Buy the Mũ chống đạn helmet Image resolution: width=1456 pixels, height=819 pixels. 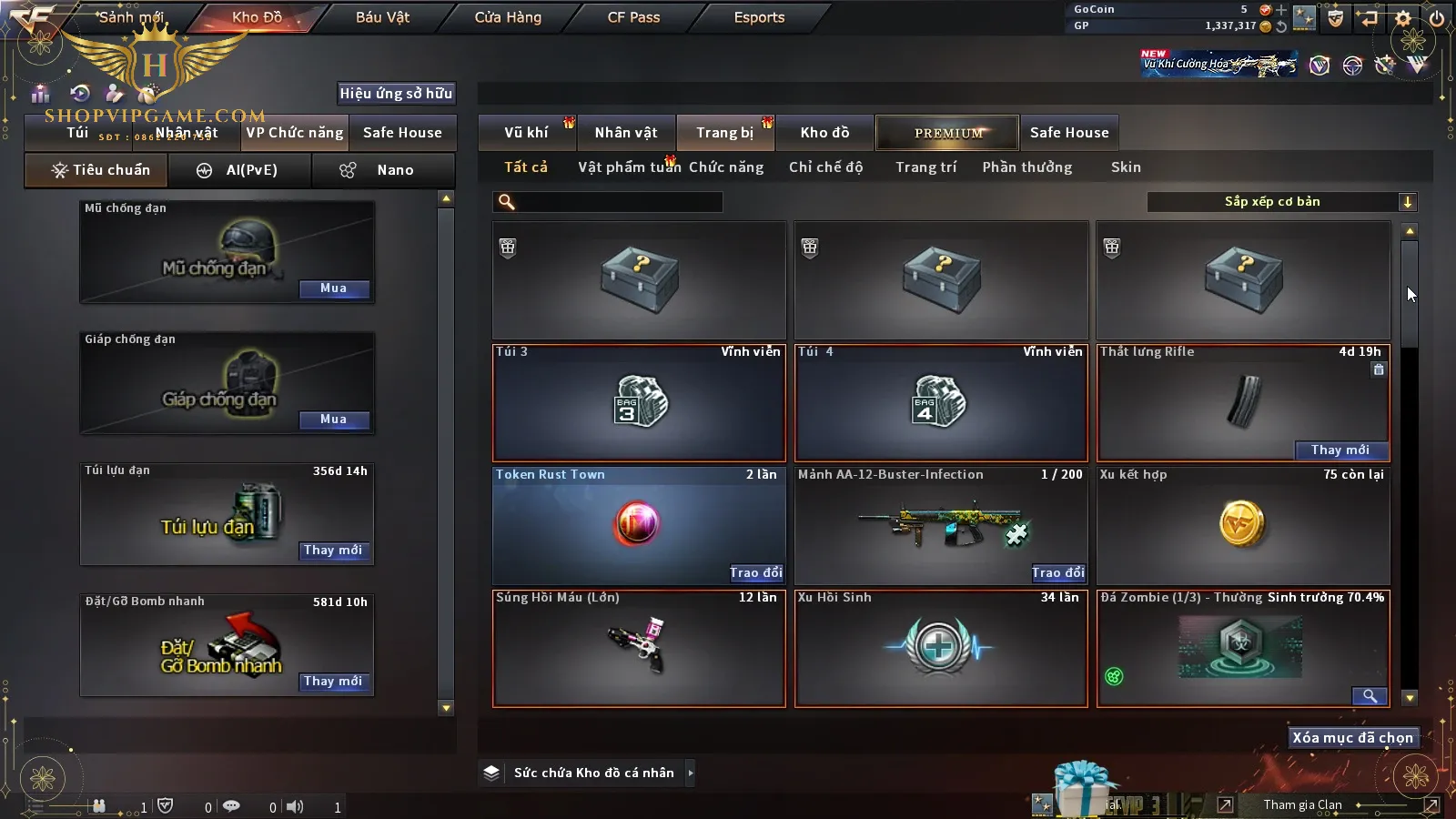pyautogui.click(x=333, y=288)
